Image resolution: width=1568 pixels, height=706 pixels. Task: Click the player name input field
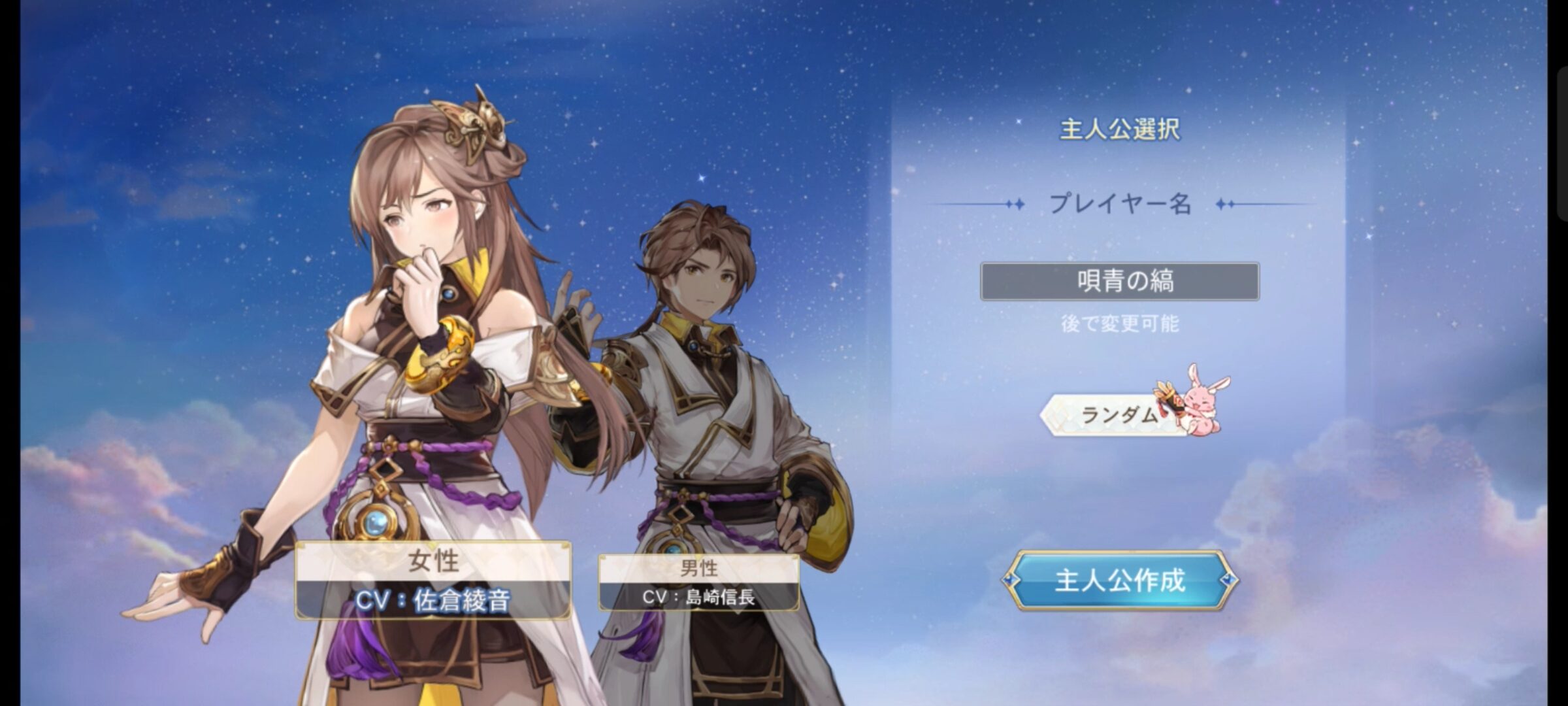(1119, 281)
